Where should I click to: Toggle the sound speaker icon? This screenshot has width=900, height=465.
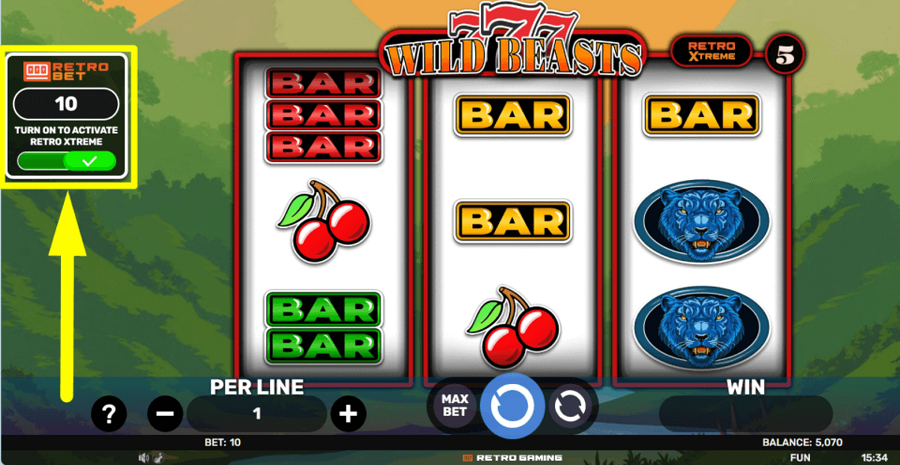coord(144,458)
